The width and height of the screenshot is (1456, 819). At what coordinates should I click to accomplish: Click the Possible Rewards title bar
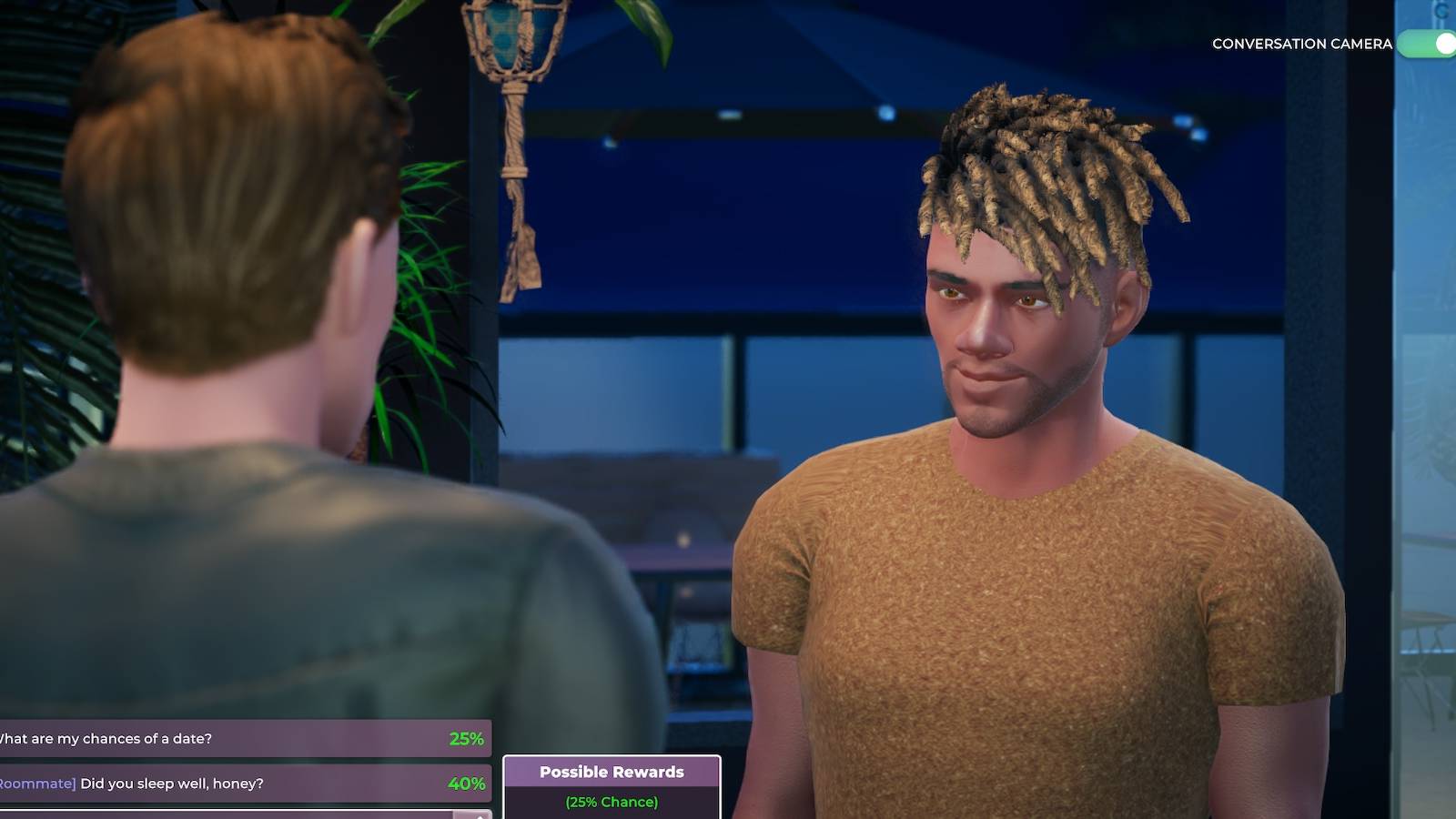point(612,772)
